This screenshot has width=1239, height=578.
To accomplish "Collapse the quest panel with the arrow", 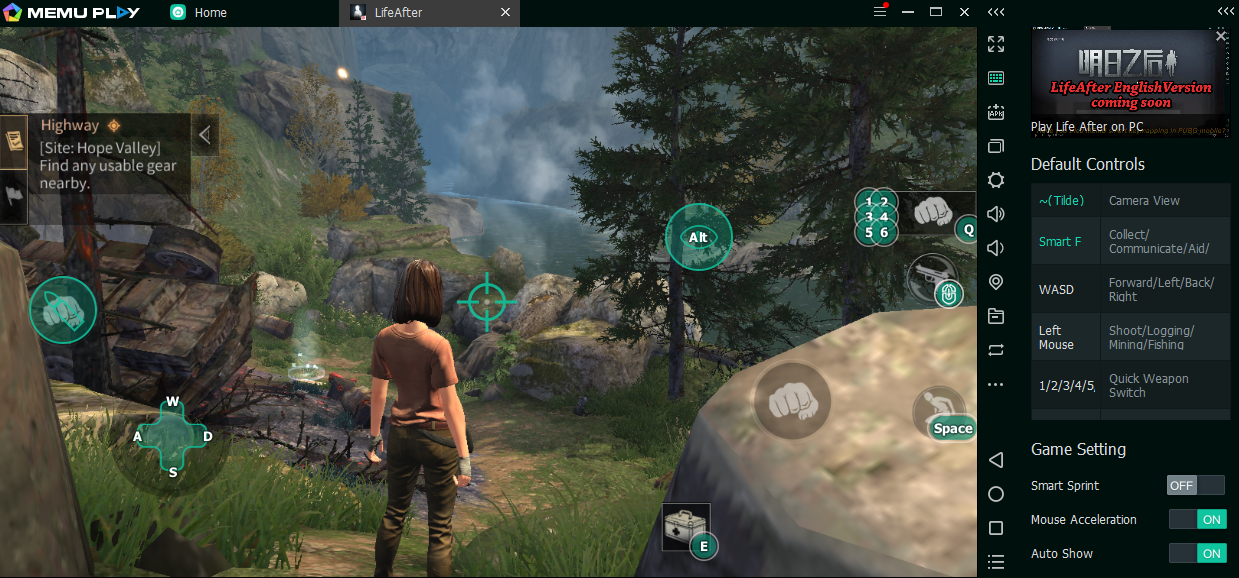I will (x=204, y=134).
